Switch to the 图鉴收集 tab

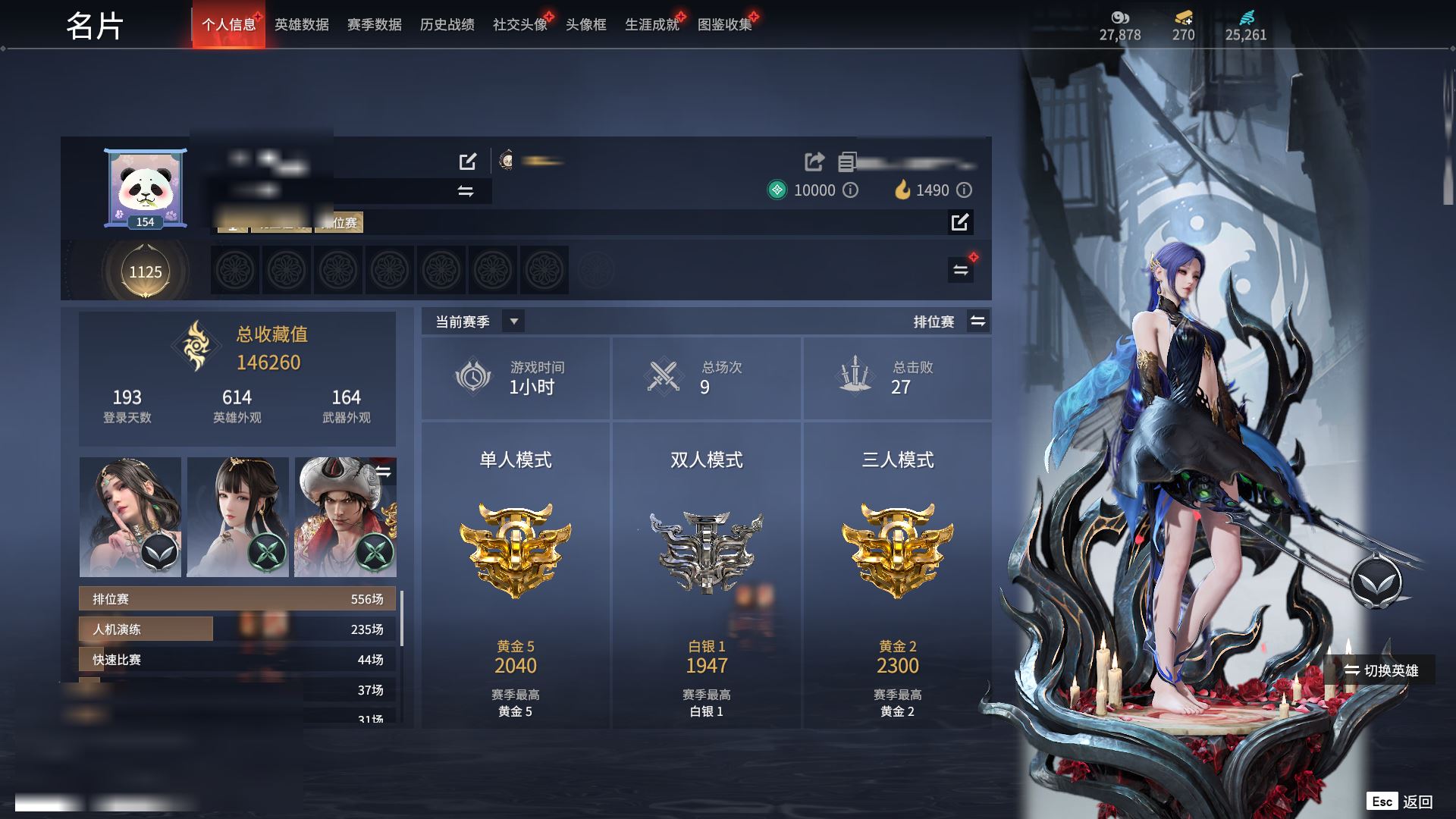[724, 25]
